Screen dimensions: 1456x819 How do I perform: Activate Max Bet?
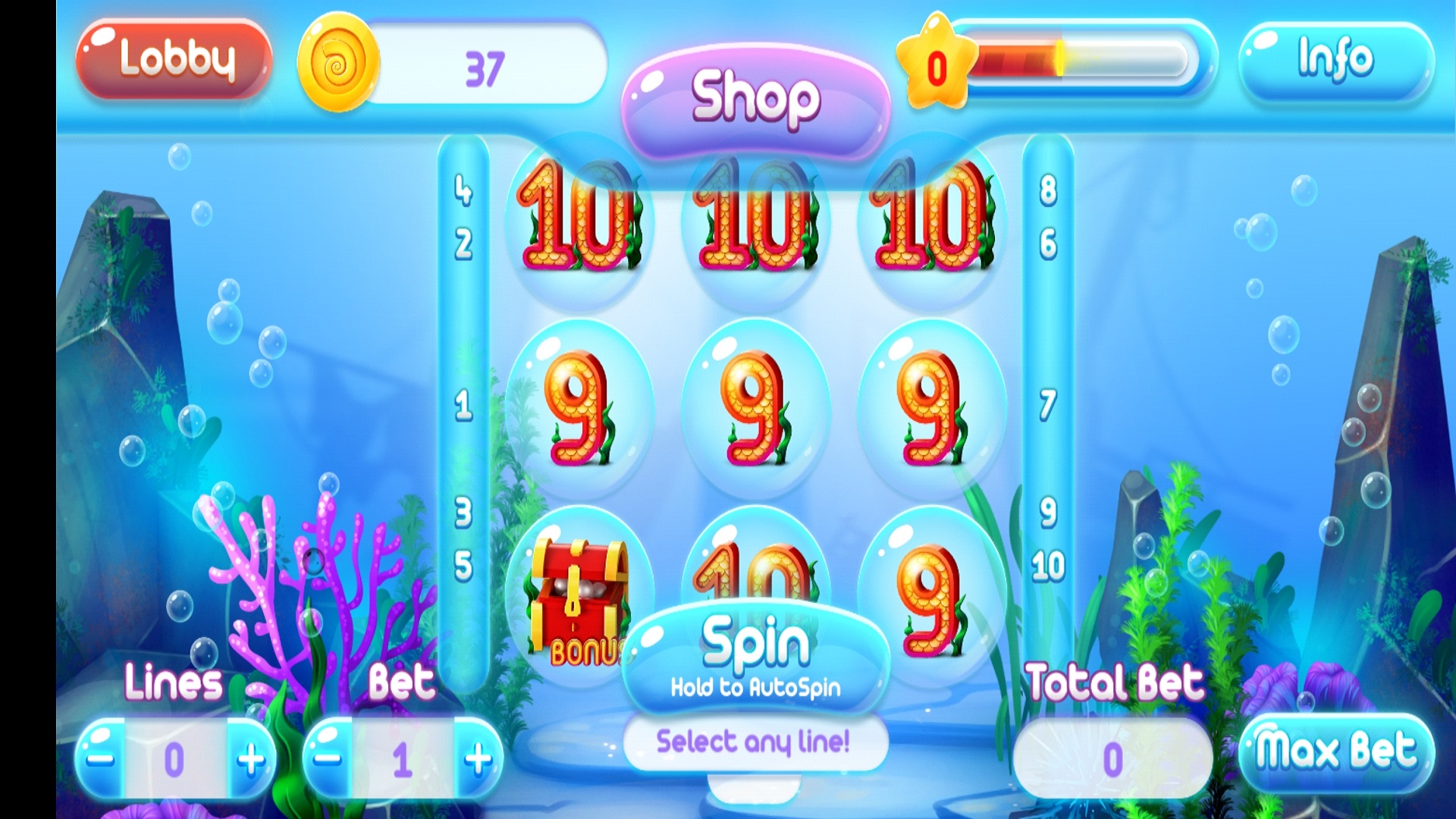(1335, 752)
